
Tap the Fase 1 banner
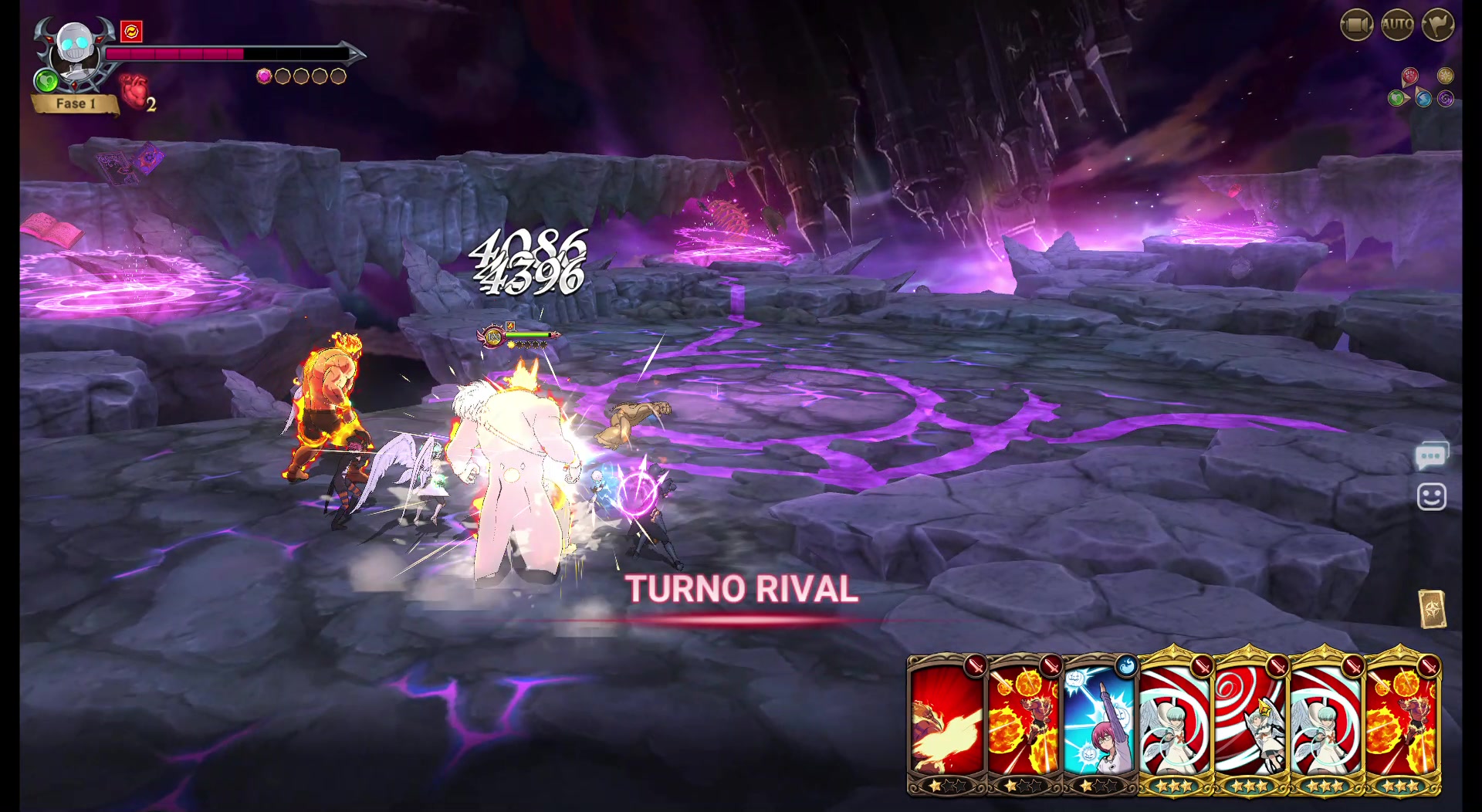[76, 103]
